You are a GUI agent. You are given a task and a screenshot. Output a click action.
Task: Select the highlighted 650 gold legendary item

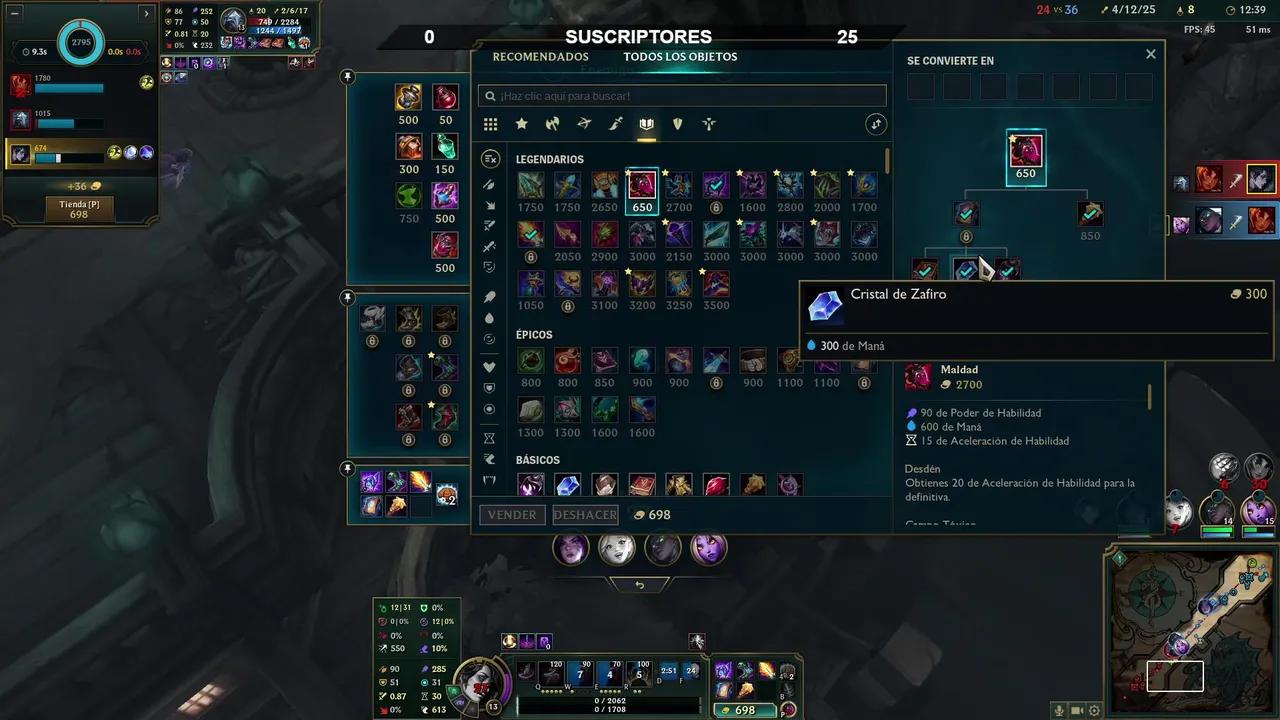click(642, 185)
